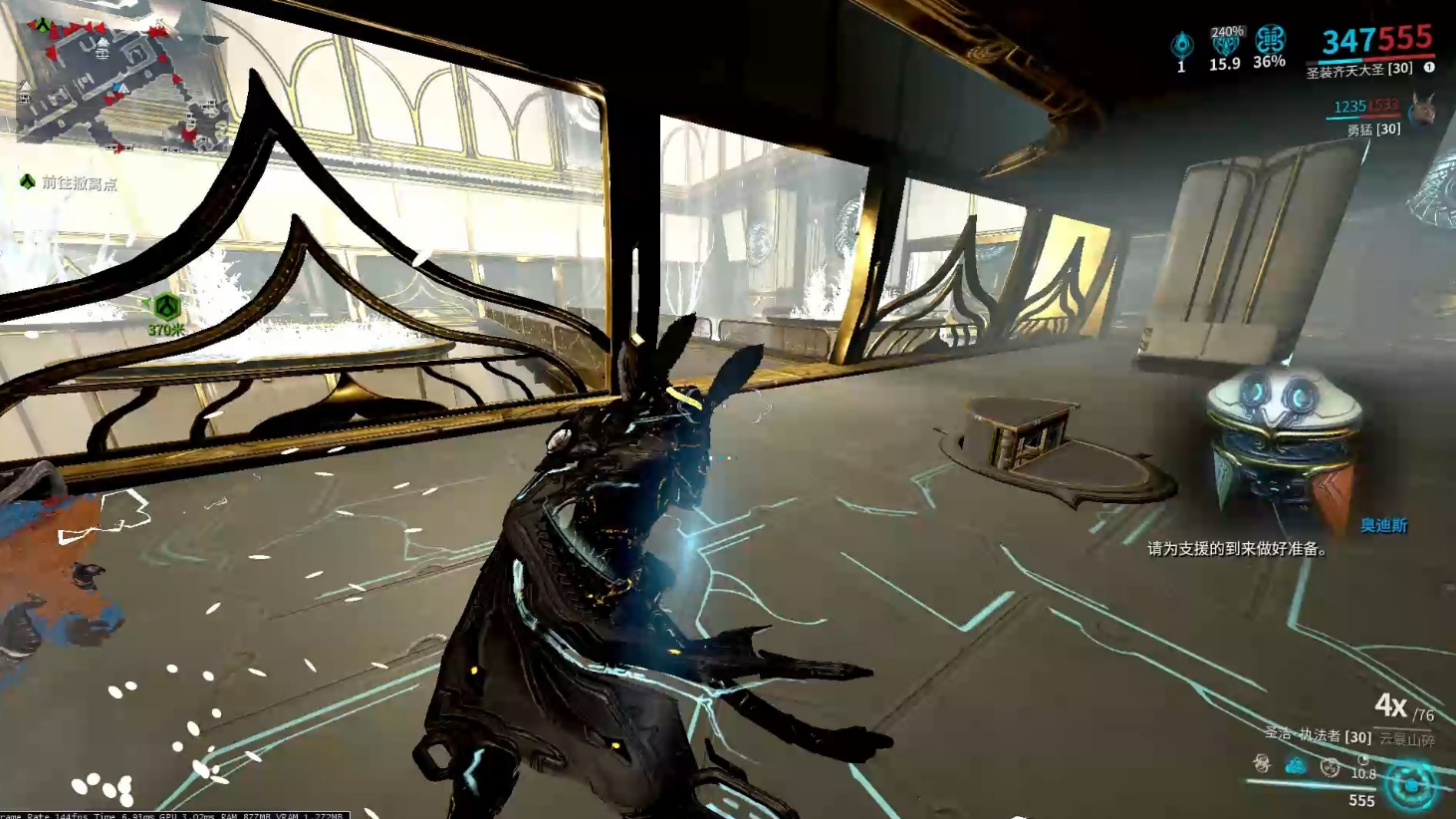Activate the glowing blue cloud ability icon
Image resolution: width=1456 pixels, height=819 pixels.
click(x=1295, y=765)
